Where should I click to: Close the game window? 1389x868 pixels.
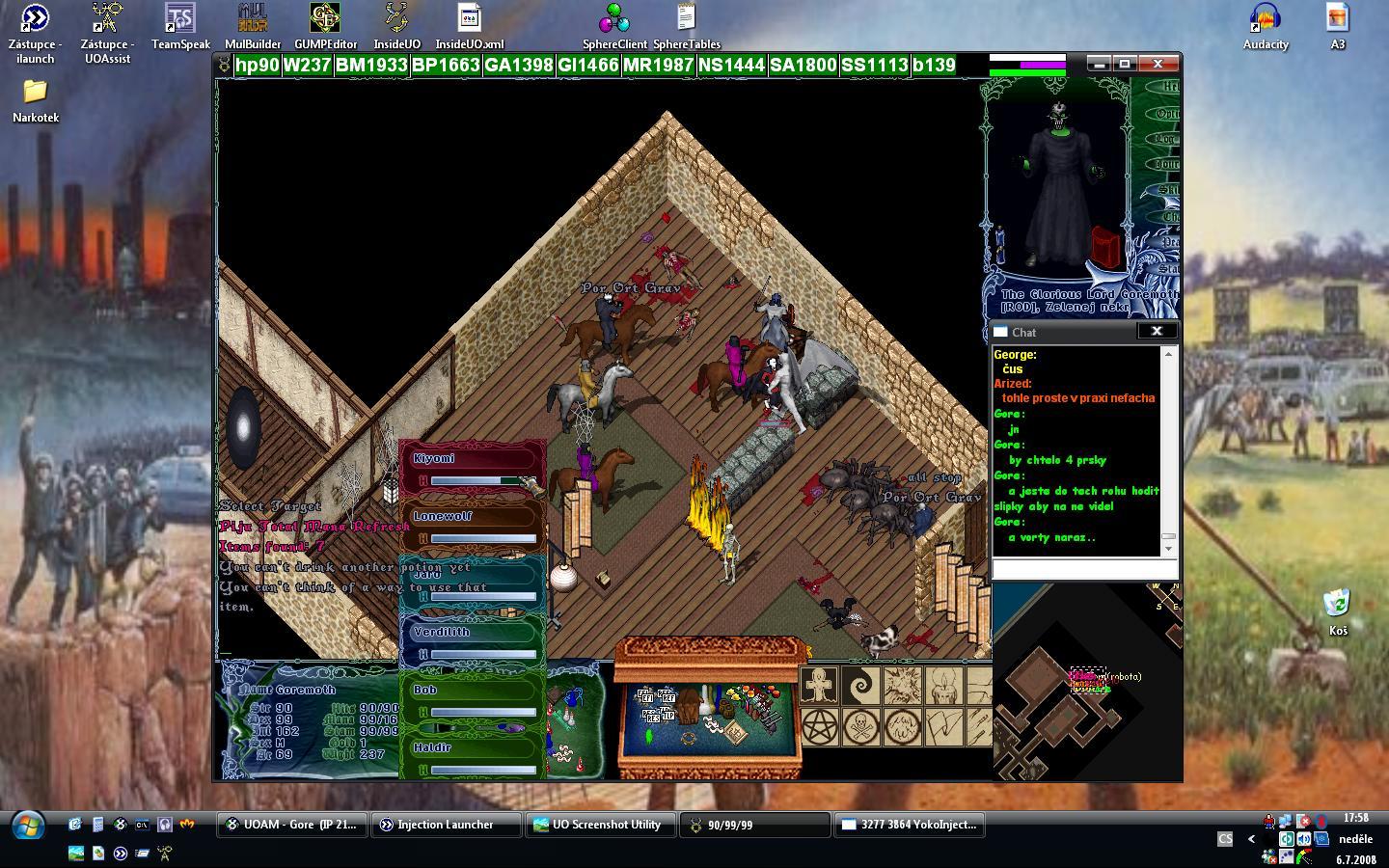(x=1157, y=64)
